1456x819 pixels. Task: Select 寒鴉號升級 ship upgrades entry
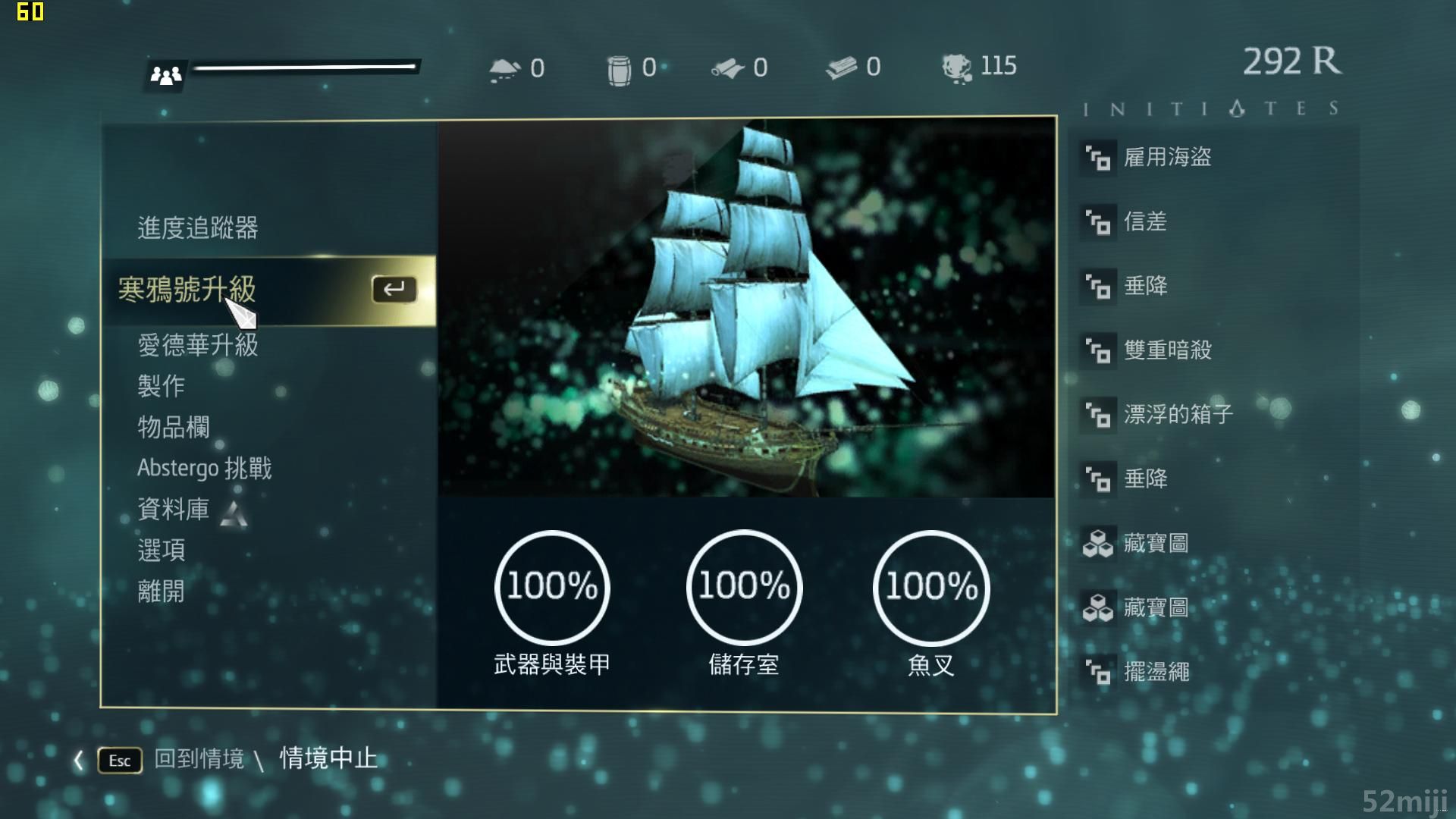(x=187, y=290)
